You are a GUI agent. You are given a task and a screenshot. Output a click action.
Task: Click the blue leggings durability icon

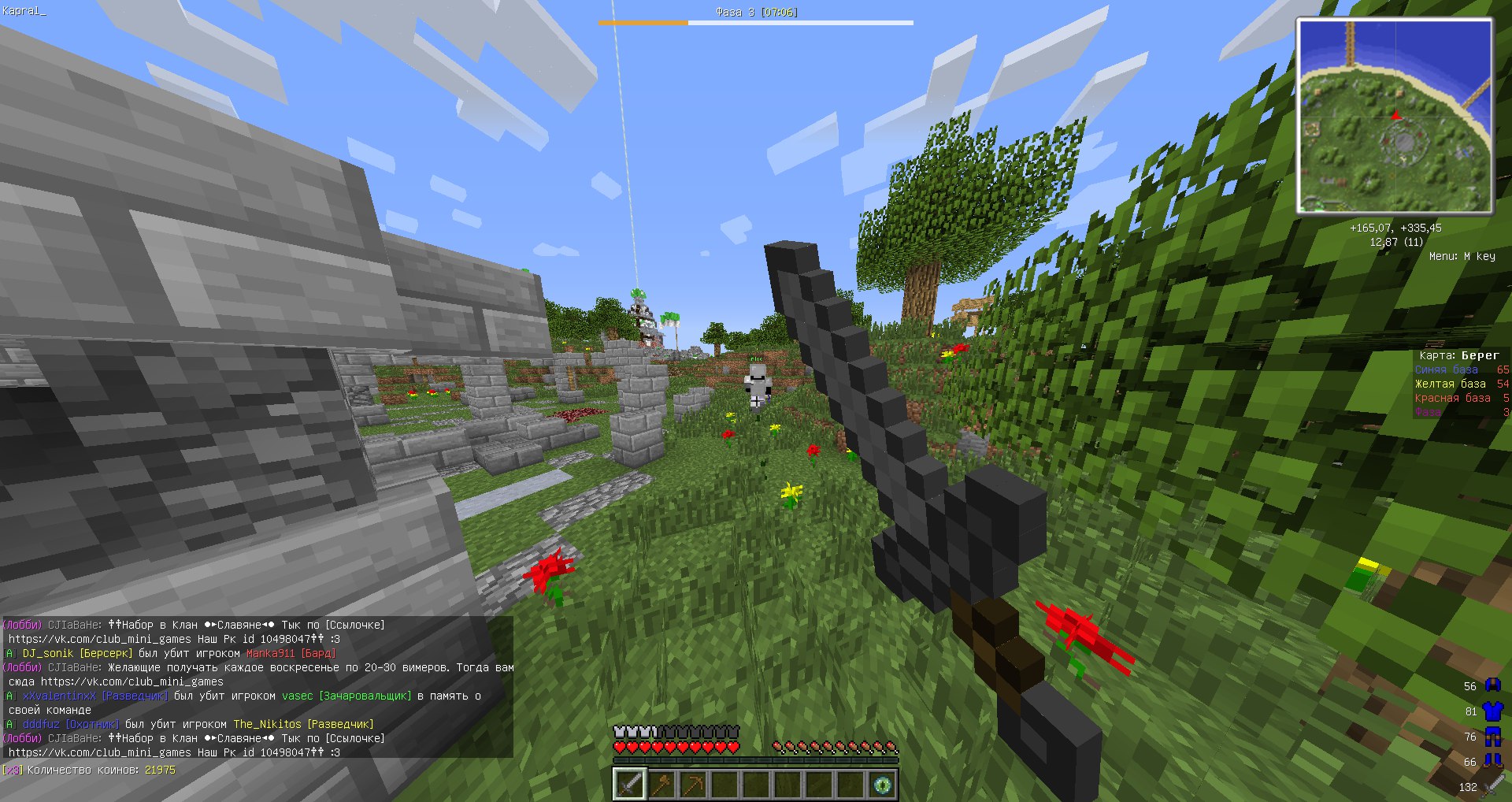1493,737
